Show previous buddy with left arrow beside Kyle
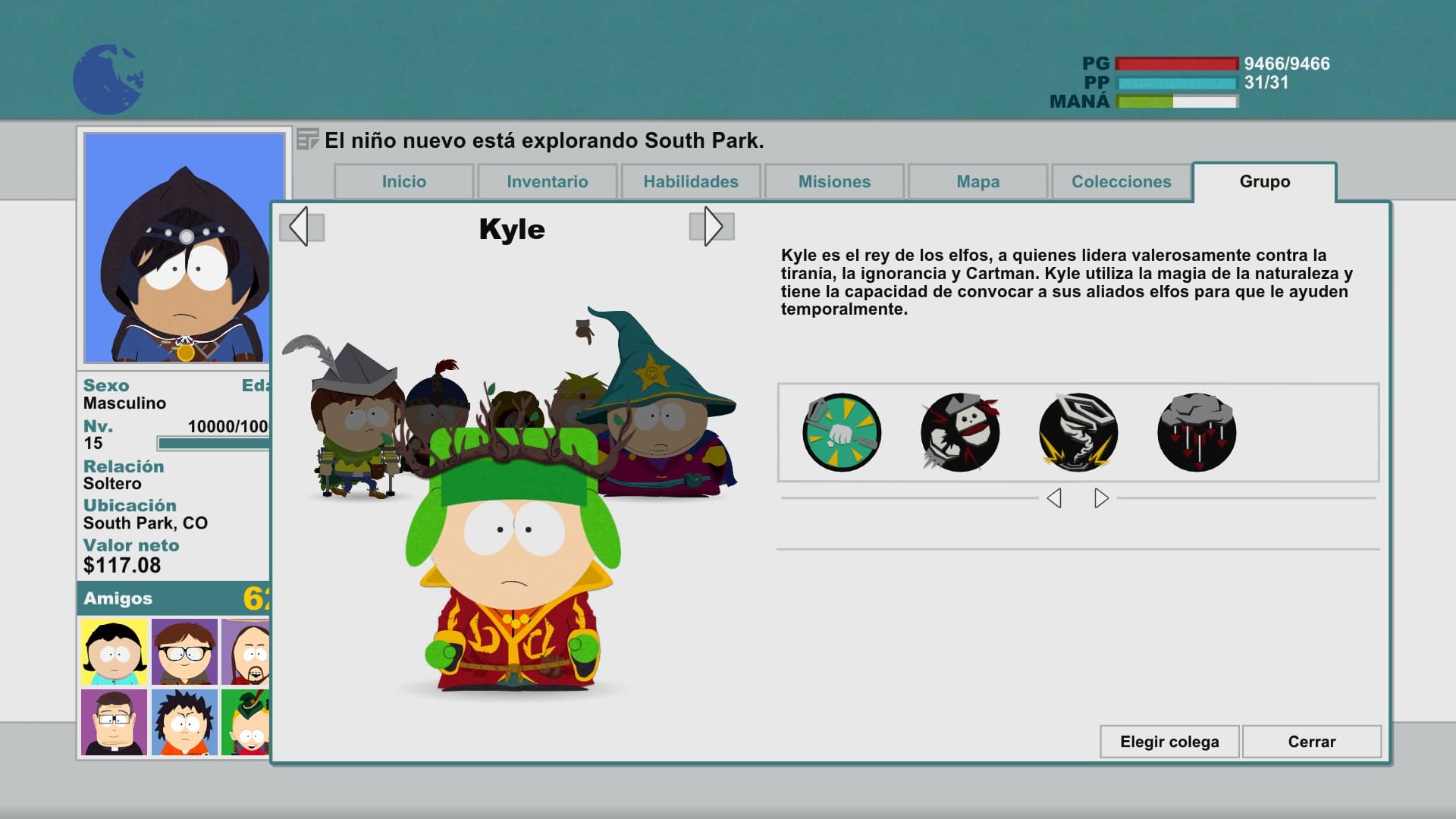This screenshot has height=819, width=1456. [x=301, y=227]
